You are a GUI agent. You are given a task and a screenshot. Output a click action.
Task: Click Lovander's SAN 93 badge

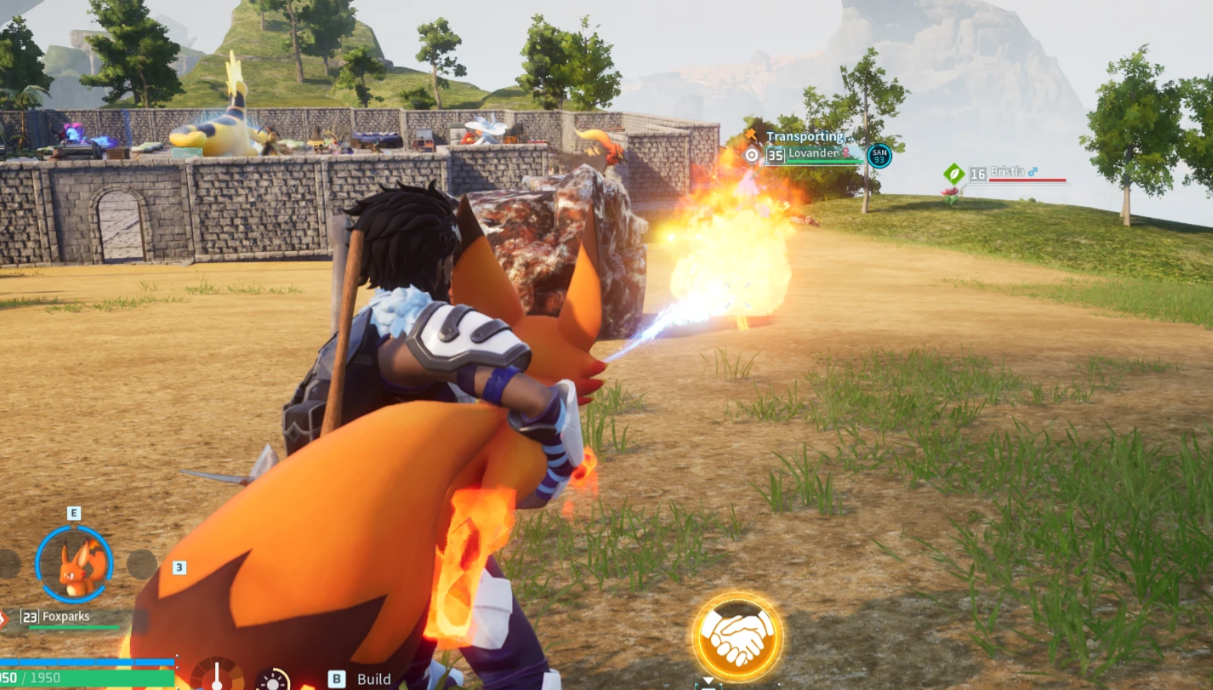[879, 155]
